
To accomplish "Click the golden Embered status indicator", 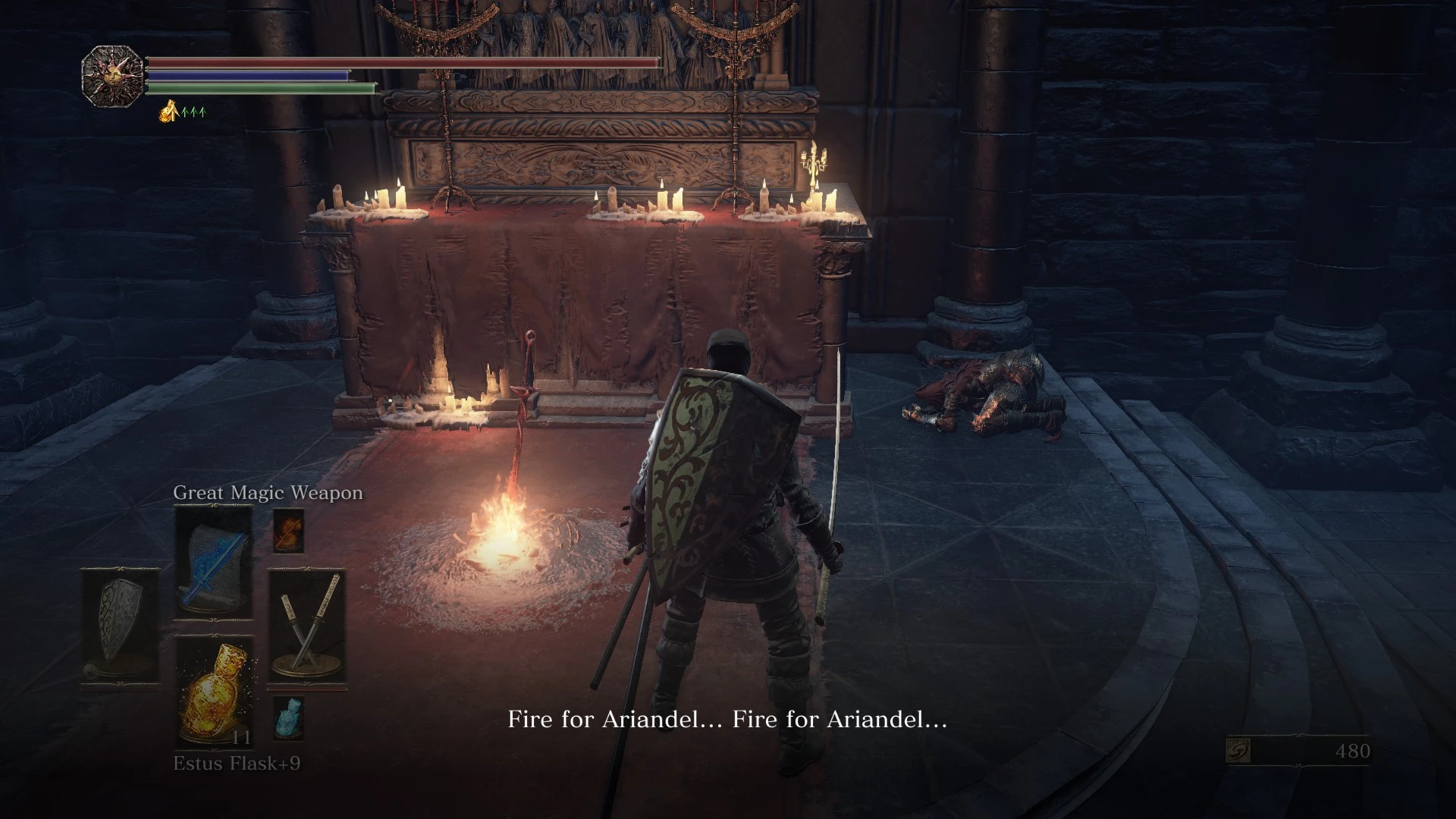I will point(168,111).
